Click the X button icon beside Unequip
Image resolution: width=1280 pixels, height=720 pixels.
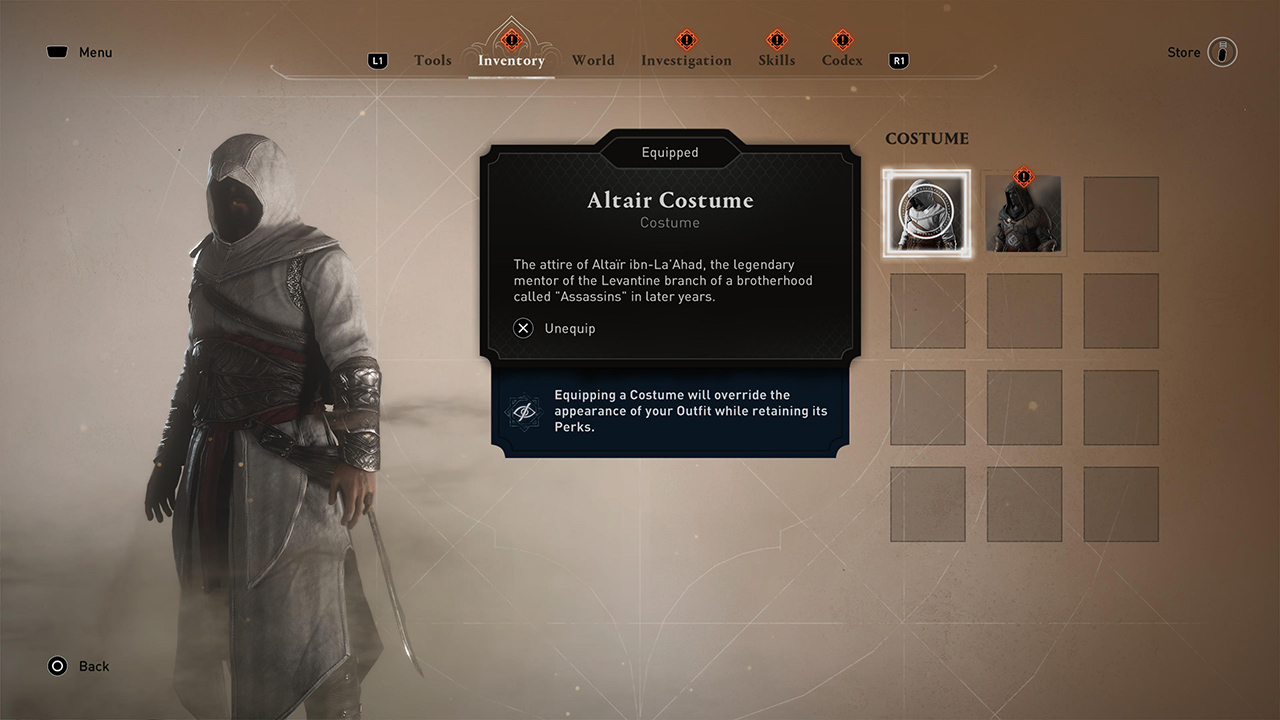pos(522,328)
